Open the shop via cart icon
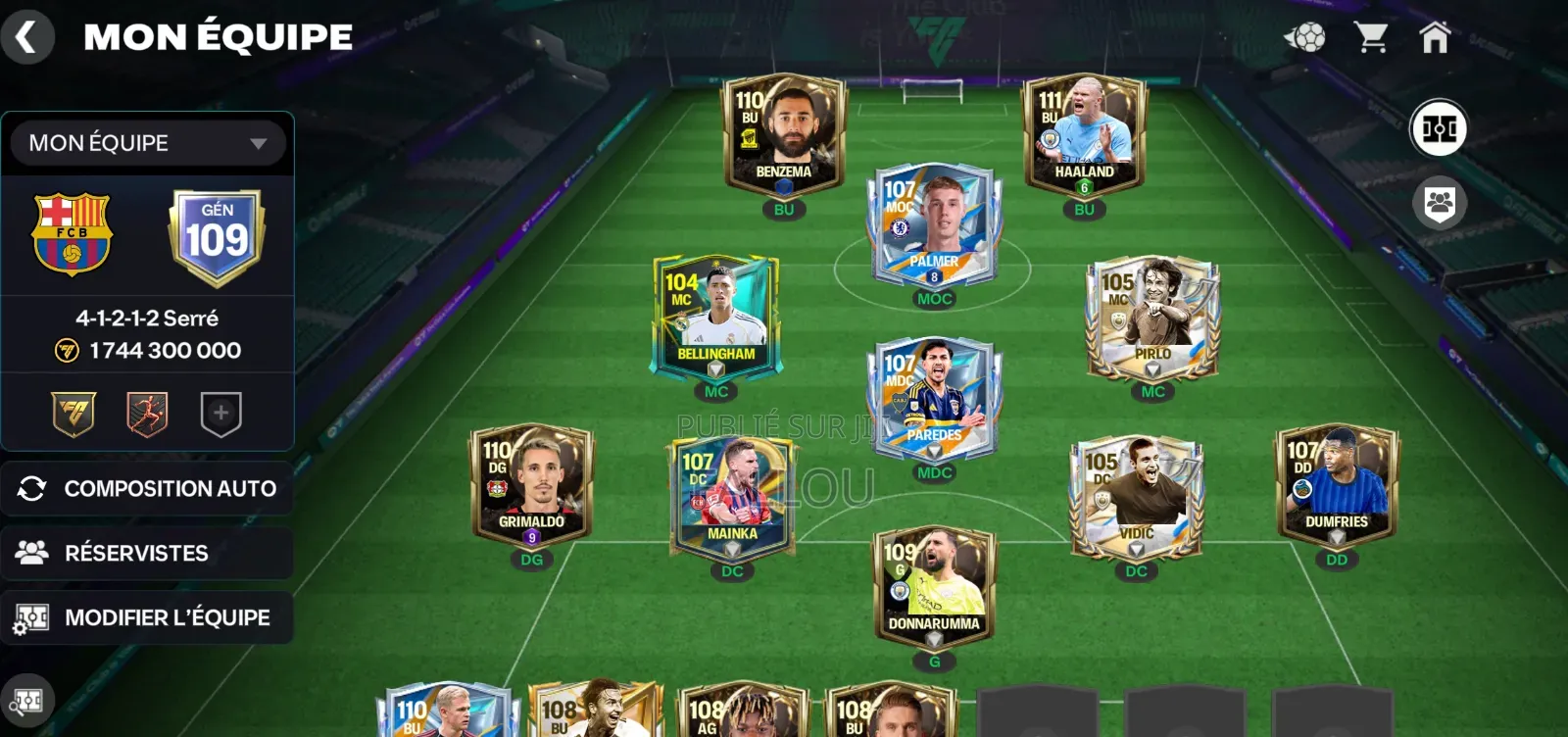This screenshot has height=737, width=1568. [1370, 36]
